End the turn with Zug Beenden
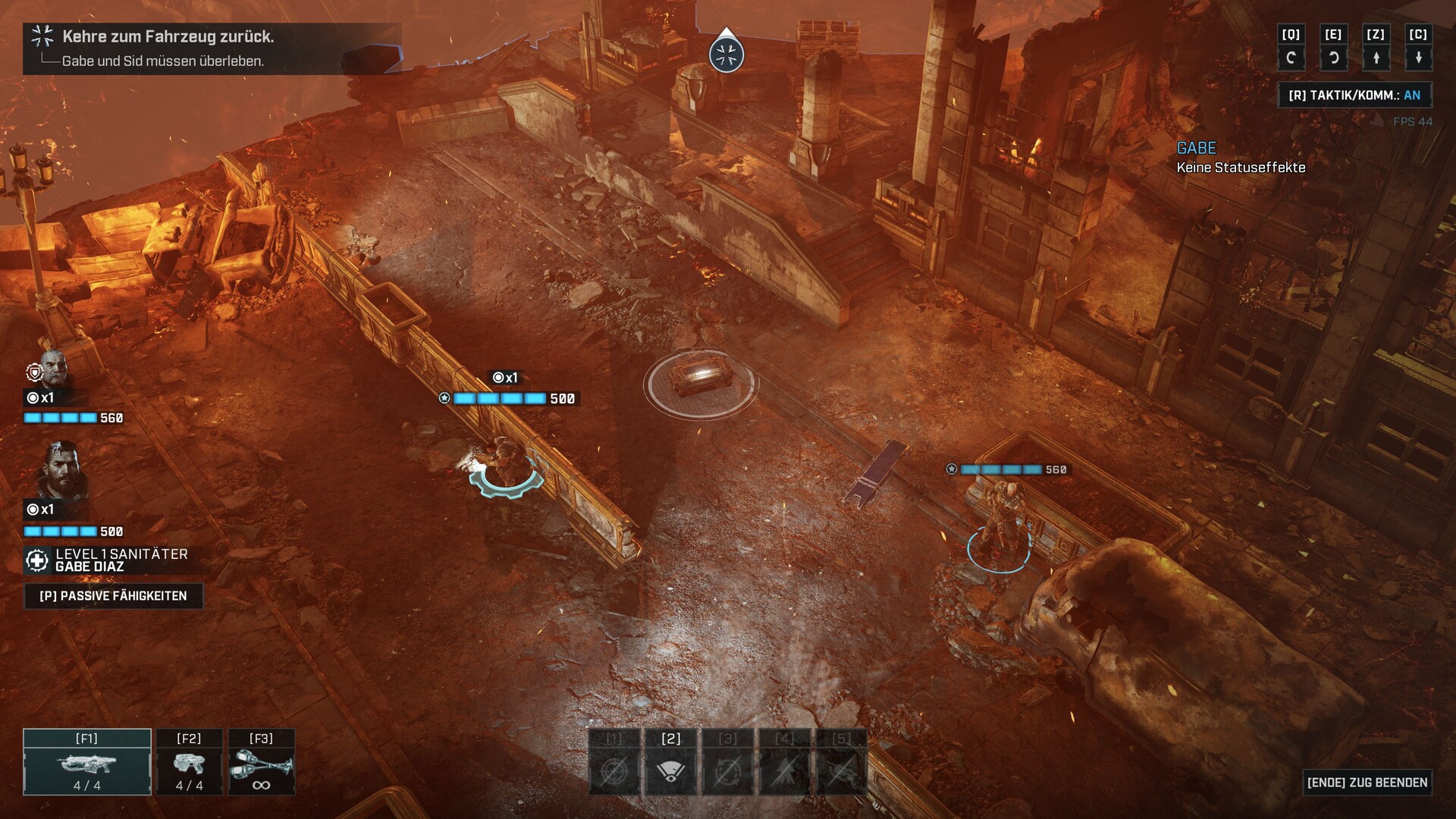Screen dimensions: 1456x819 (1367, 783)
